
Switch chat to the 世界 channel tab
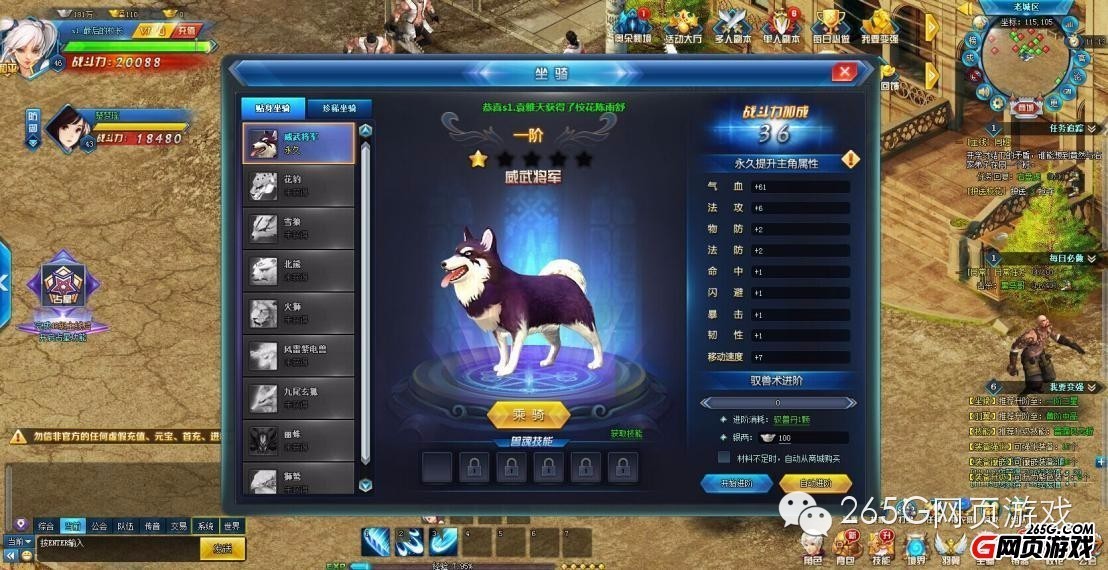tap(232, 525)
